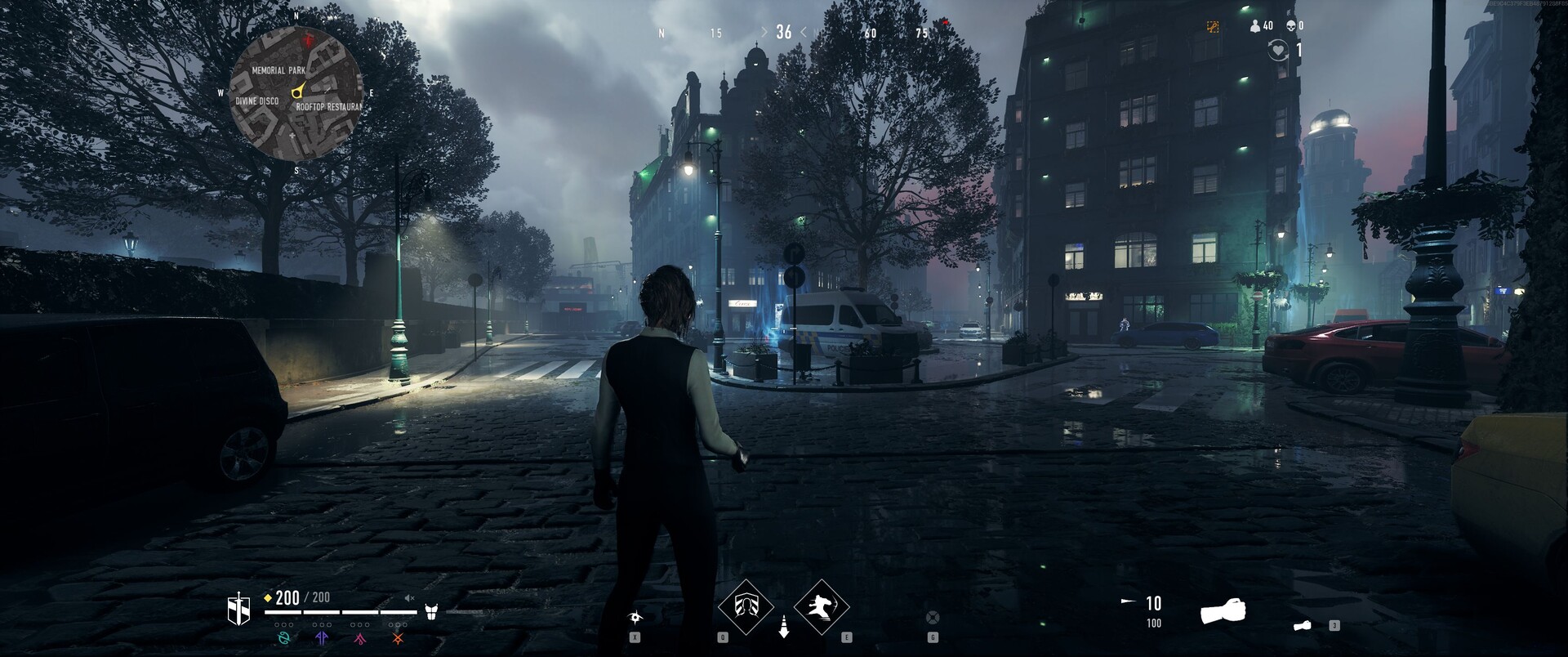
Task: Select the pink blood resonance symbol
Action: tap(359, 638)
